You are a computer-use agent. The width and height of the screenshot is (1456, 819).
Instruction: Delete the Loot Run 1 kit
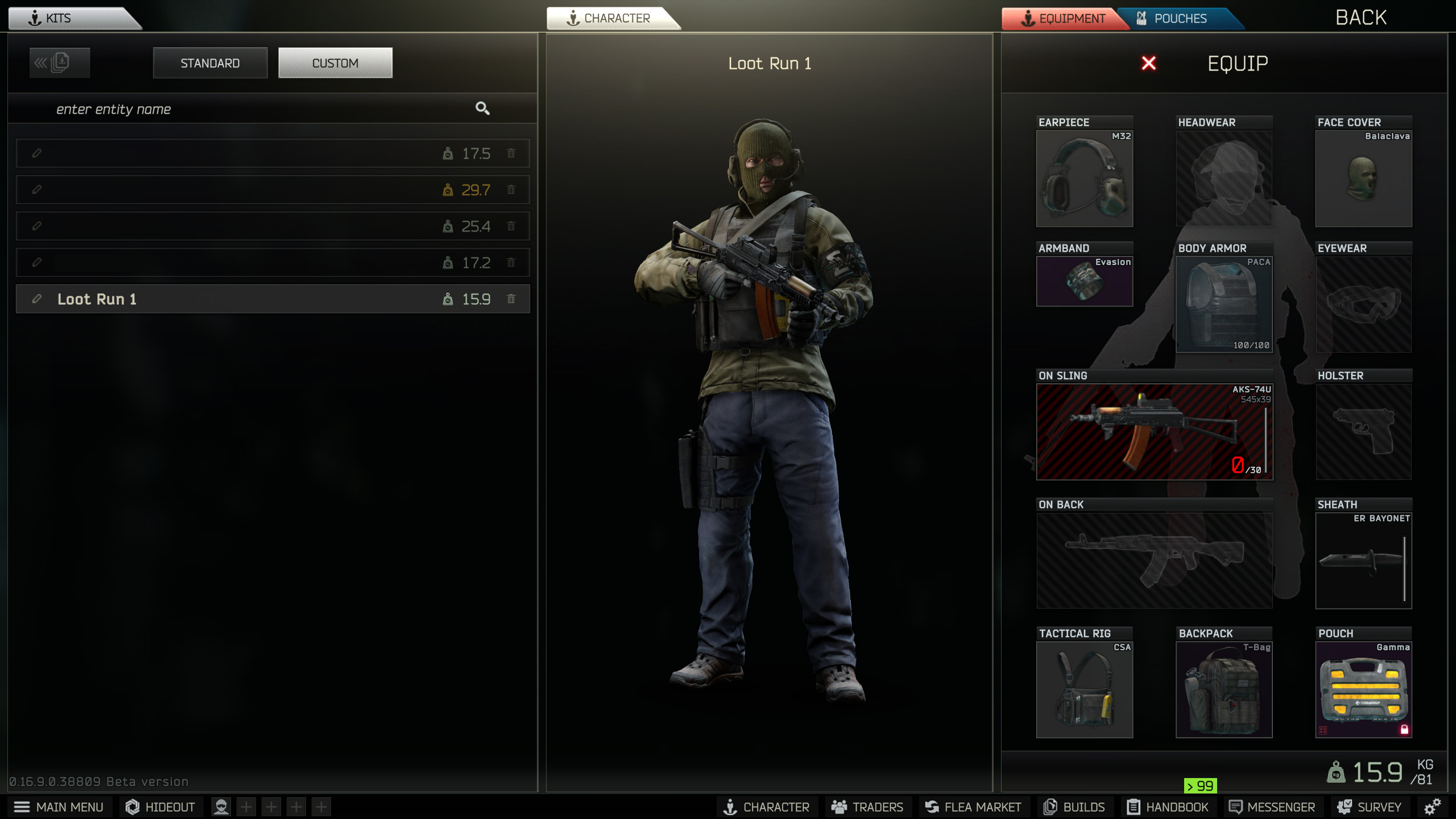pos(511,299)
